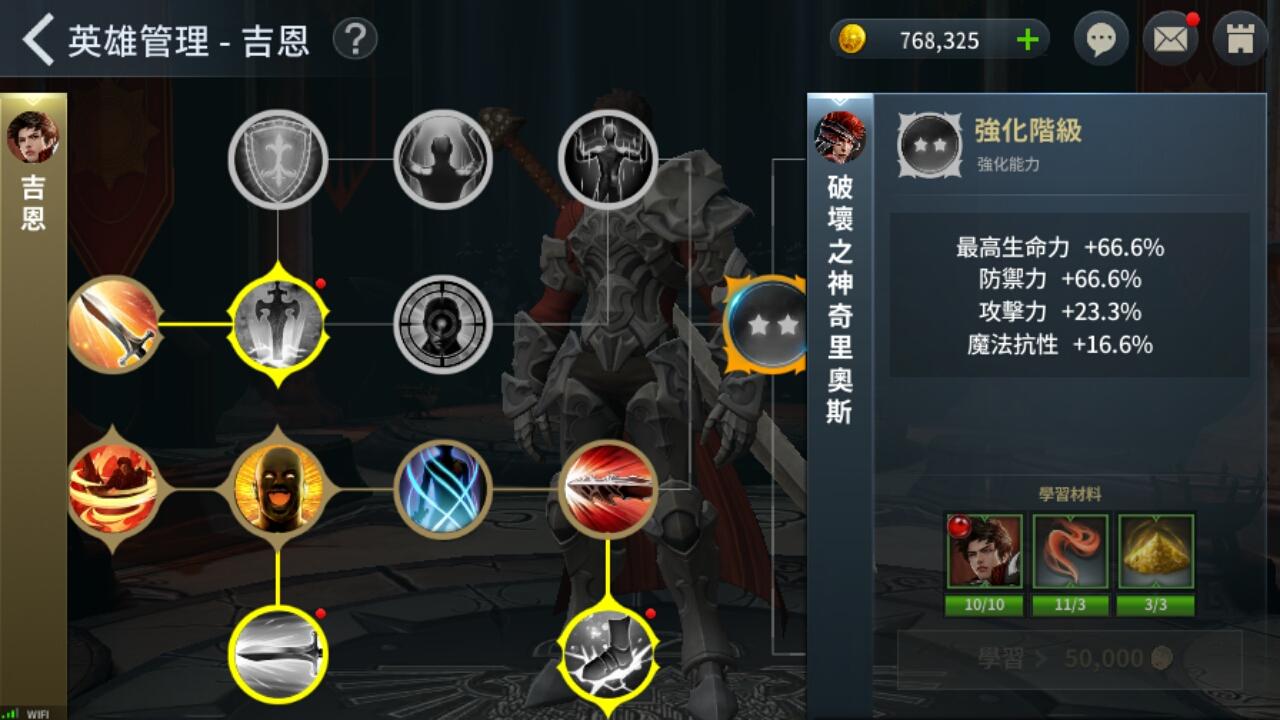The image size is (1280, 720).
Task: Click the 11/3 material progress bar
Action: (1071, 605)
